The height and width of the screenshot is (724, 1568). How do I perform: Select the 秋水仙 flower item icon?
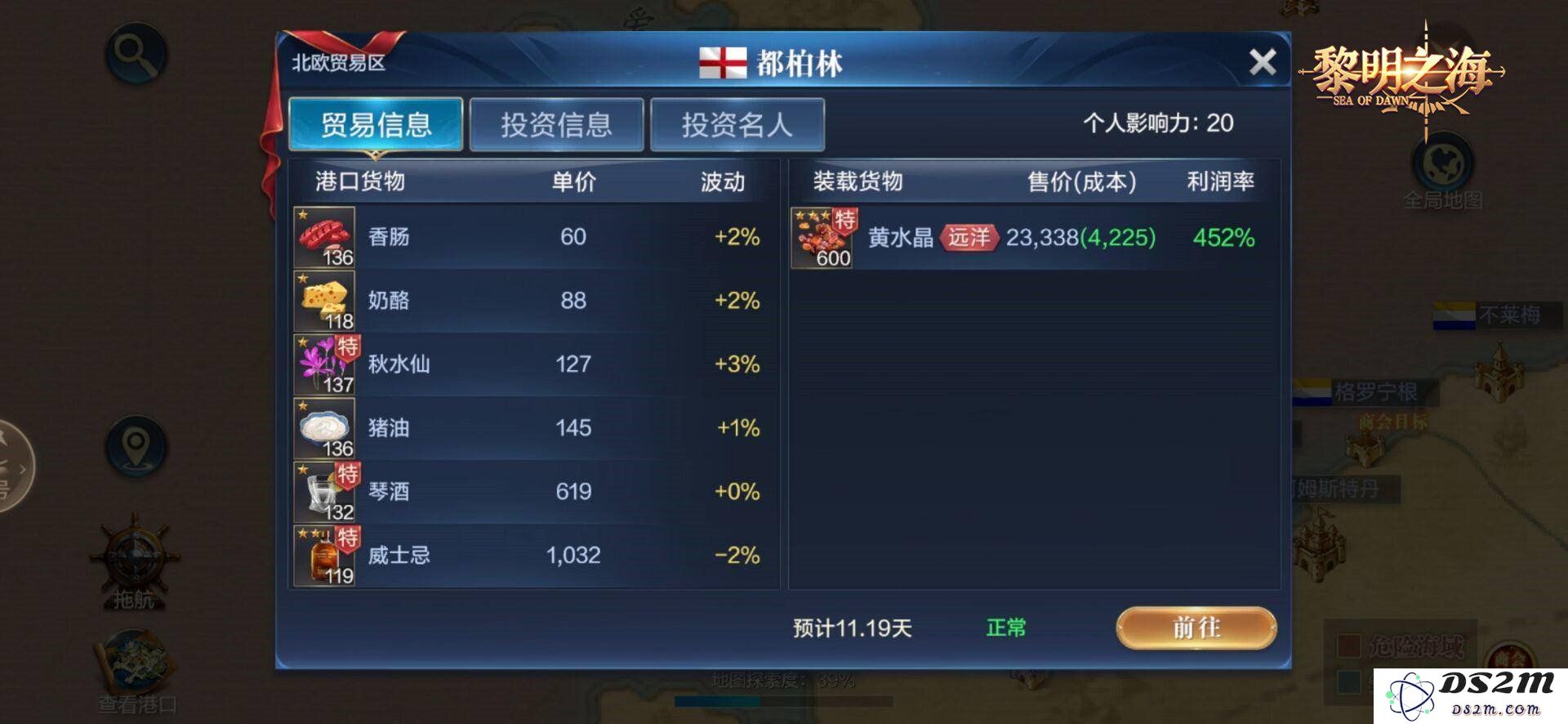(x=324, y=364)
